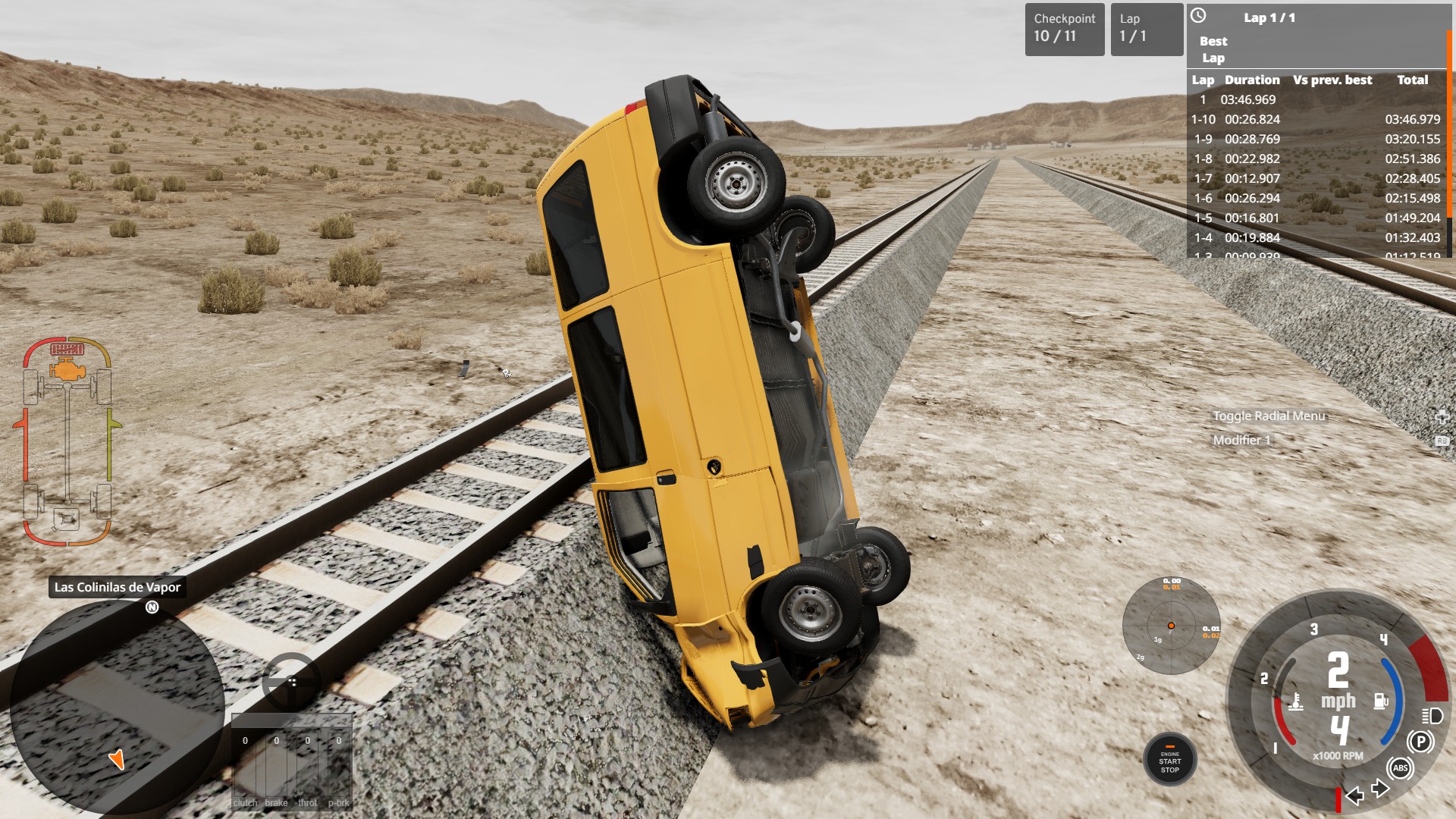Click the ABS indicator icon
The image size is (1456, 819).
[1400, 768]
